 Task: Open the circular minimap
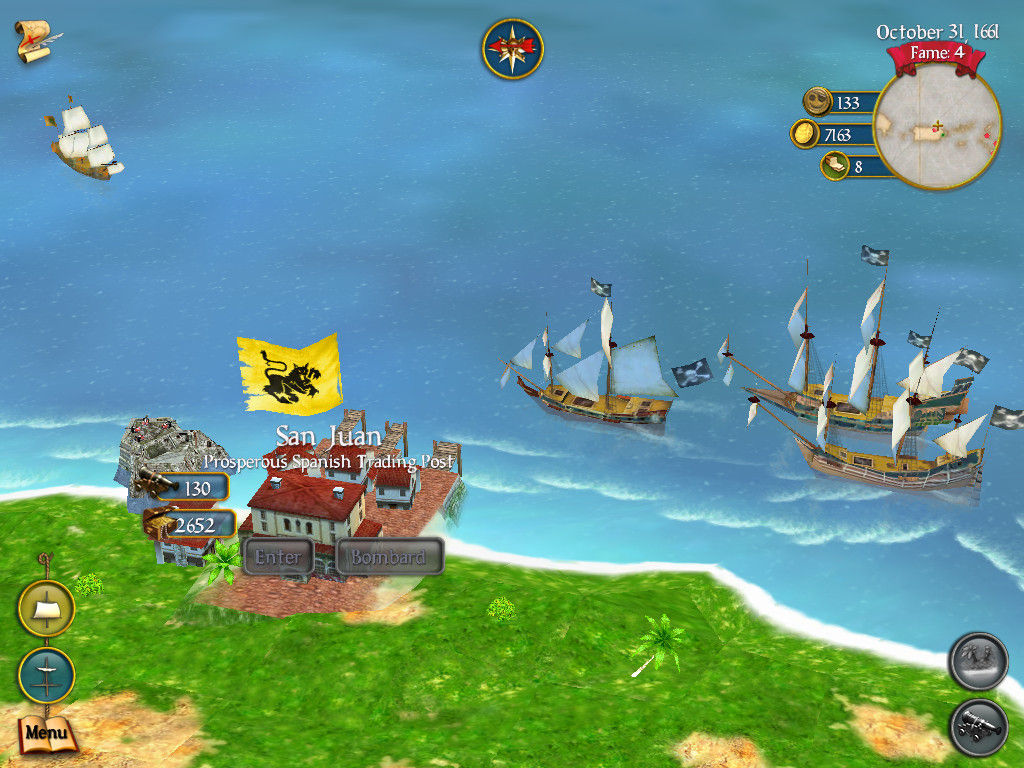937,127
